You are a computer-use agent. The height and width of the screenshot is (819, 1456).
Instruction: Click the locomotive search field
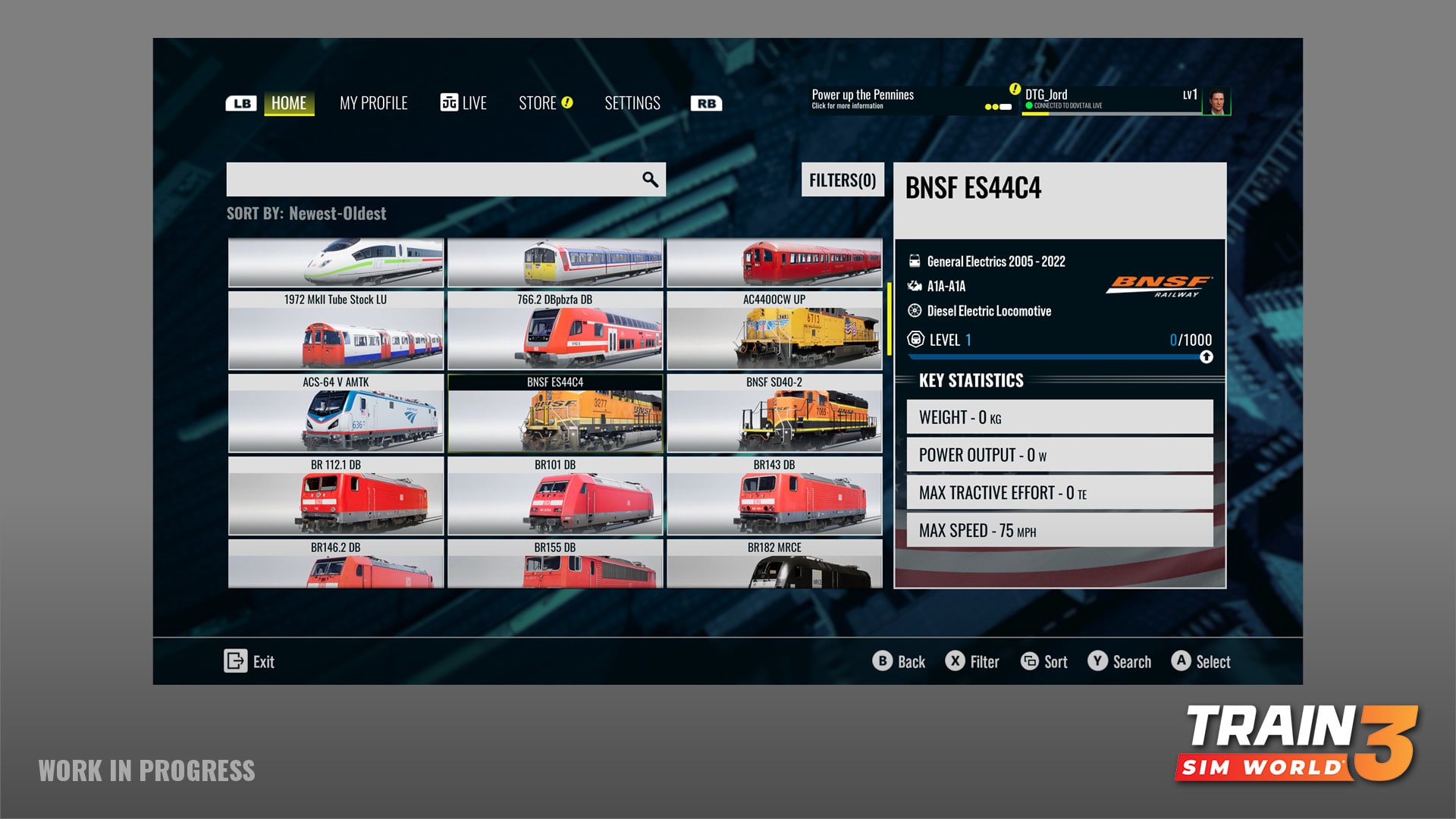[x=432, y=180]
